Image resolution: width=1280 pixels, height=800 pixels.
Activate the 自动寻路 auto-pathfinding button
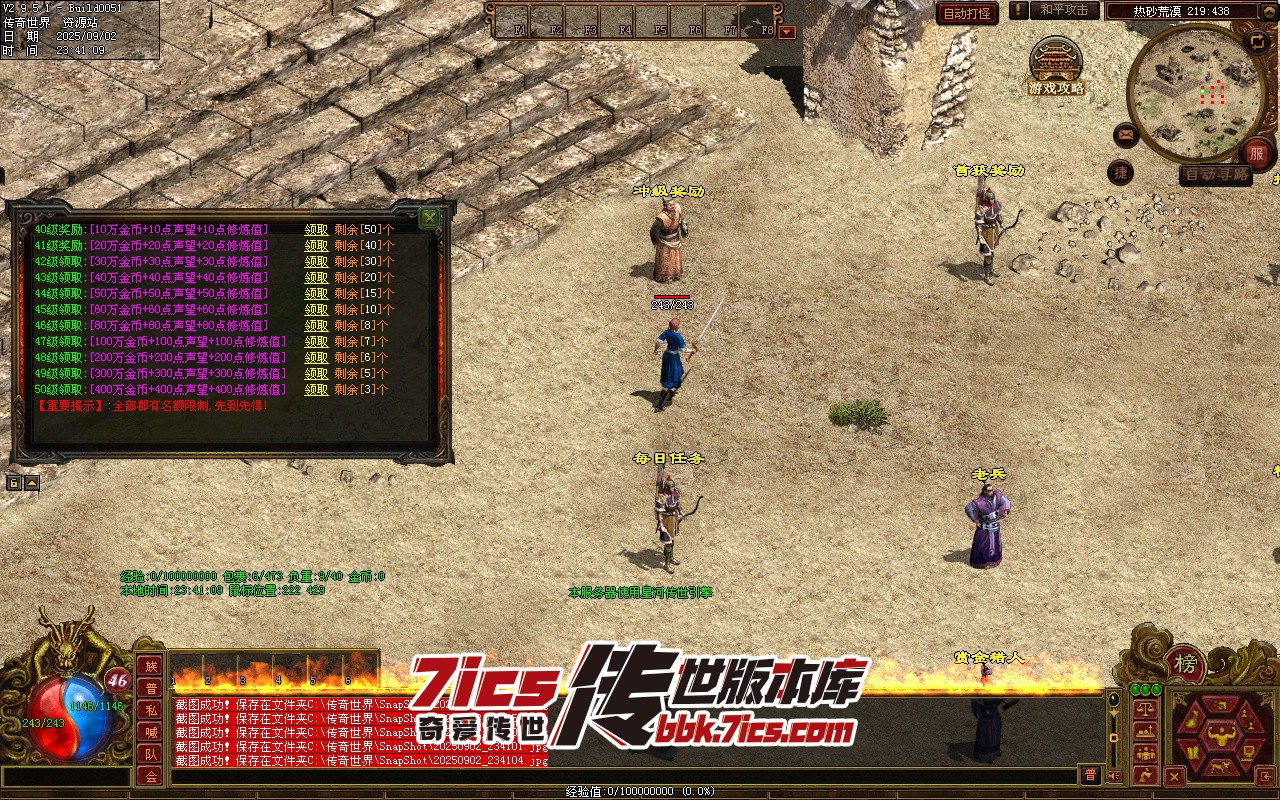click(x=1216, y=174)
